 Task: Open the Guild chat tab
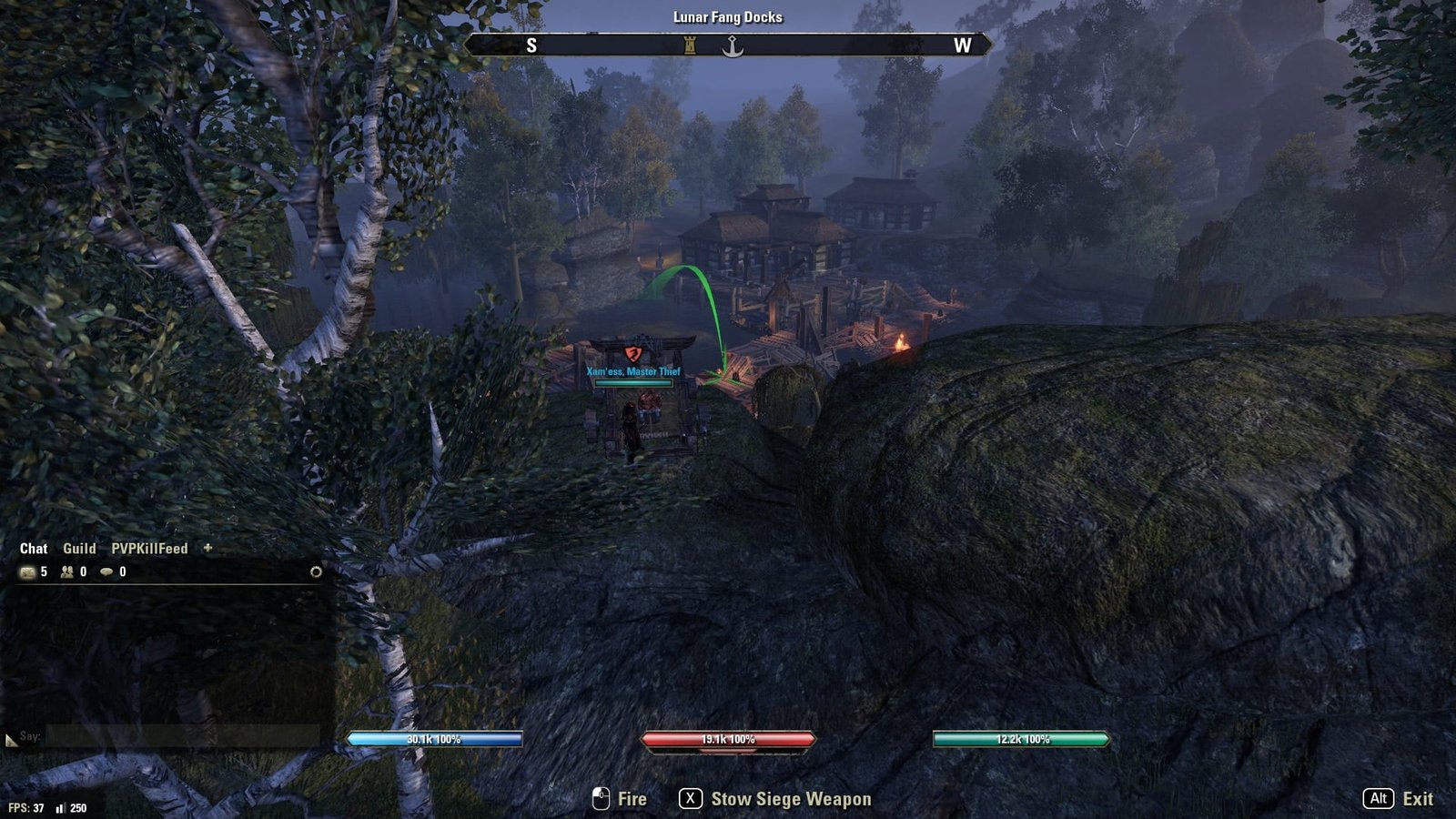click(79, 549)
